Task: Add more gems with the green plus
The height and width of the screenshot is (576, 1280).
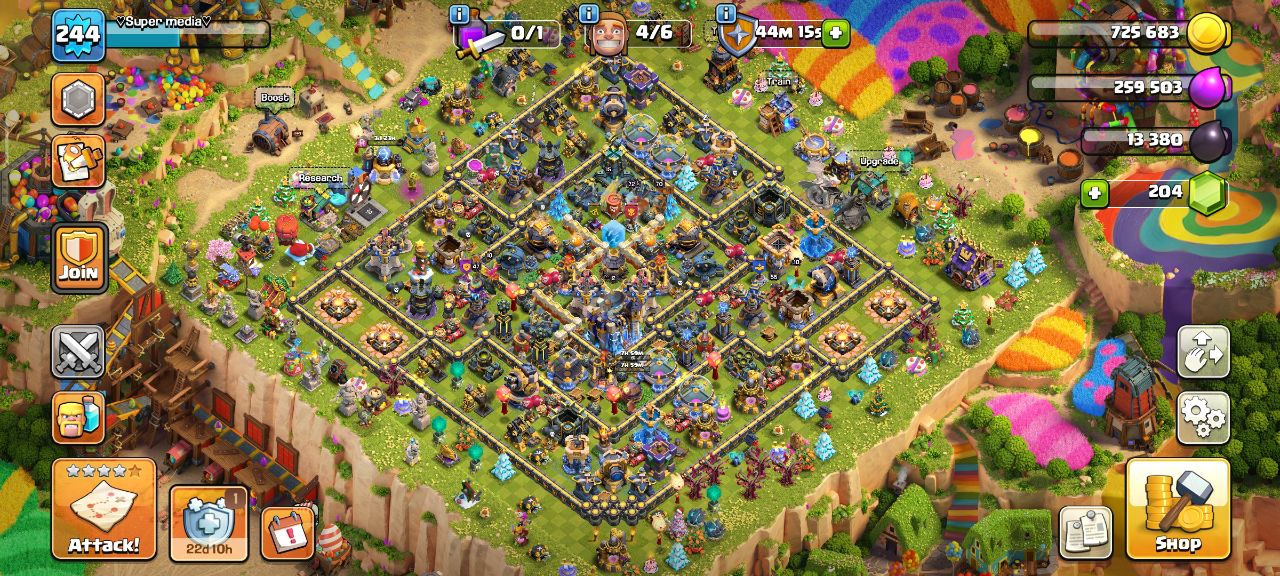Action: [1094, 193]
